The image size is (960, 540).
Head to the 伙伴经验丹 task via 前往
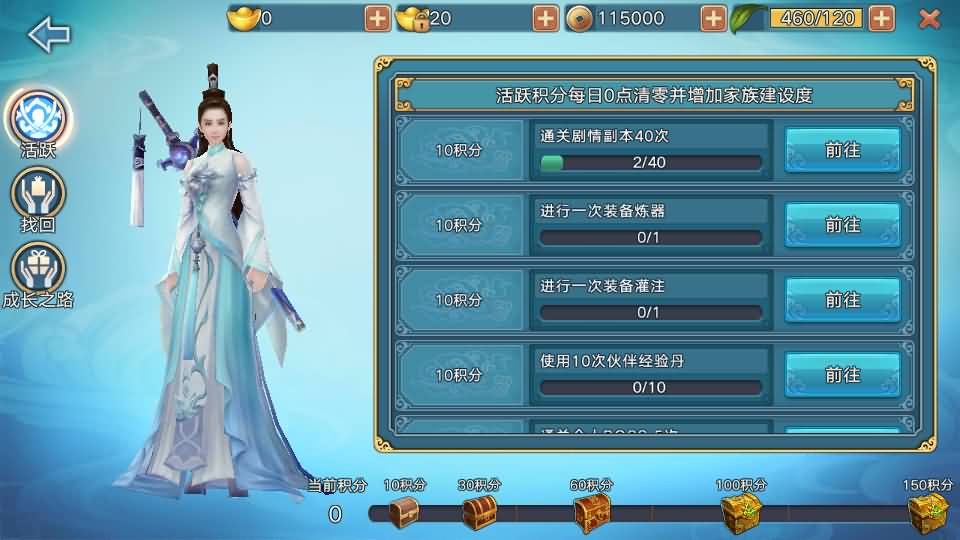pos(842,375)
